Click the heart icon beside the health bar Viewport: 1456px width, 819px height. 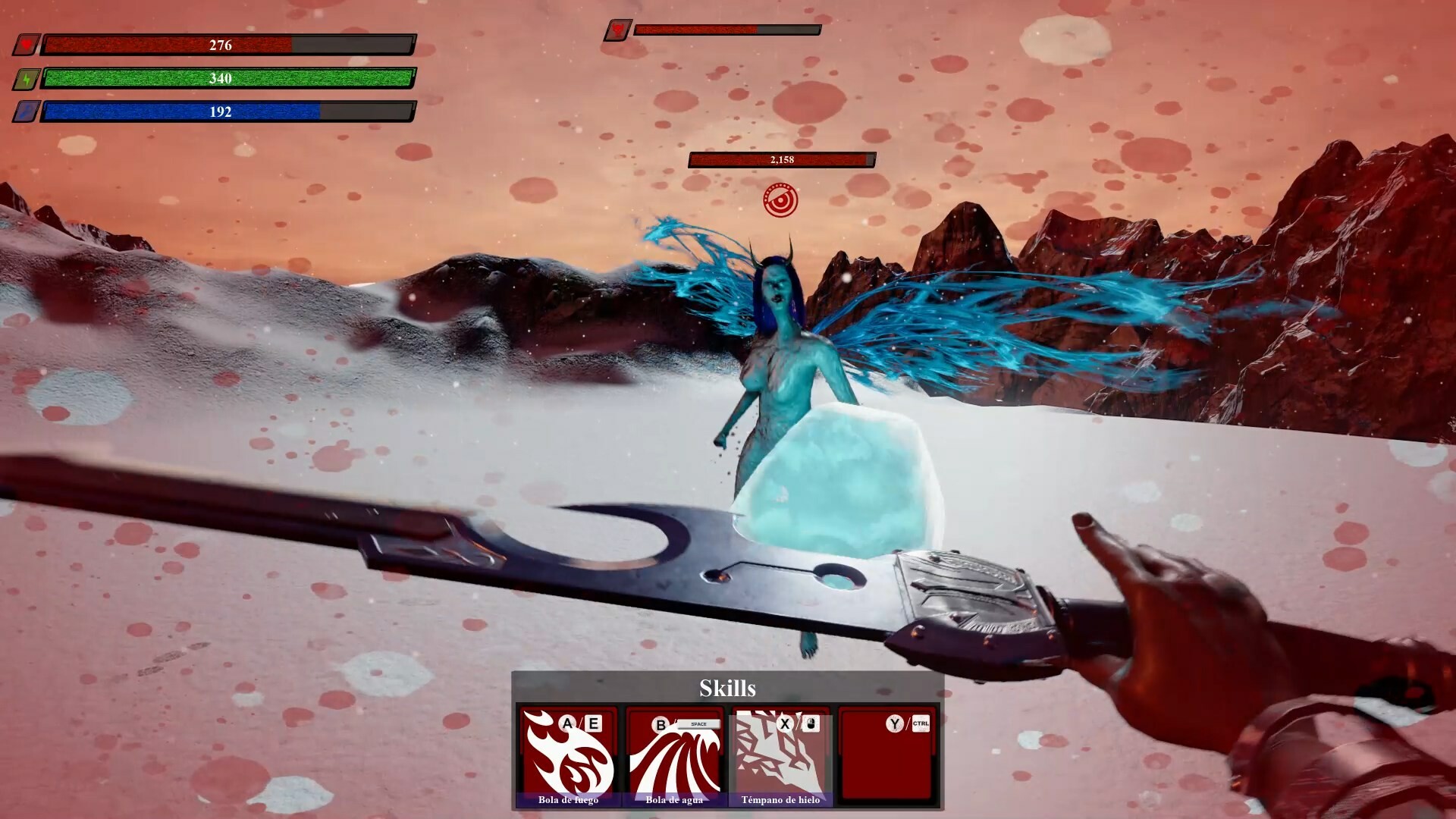click(x=26, y=45)
